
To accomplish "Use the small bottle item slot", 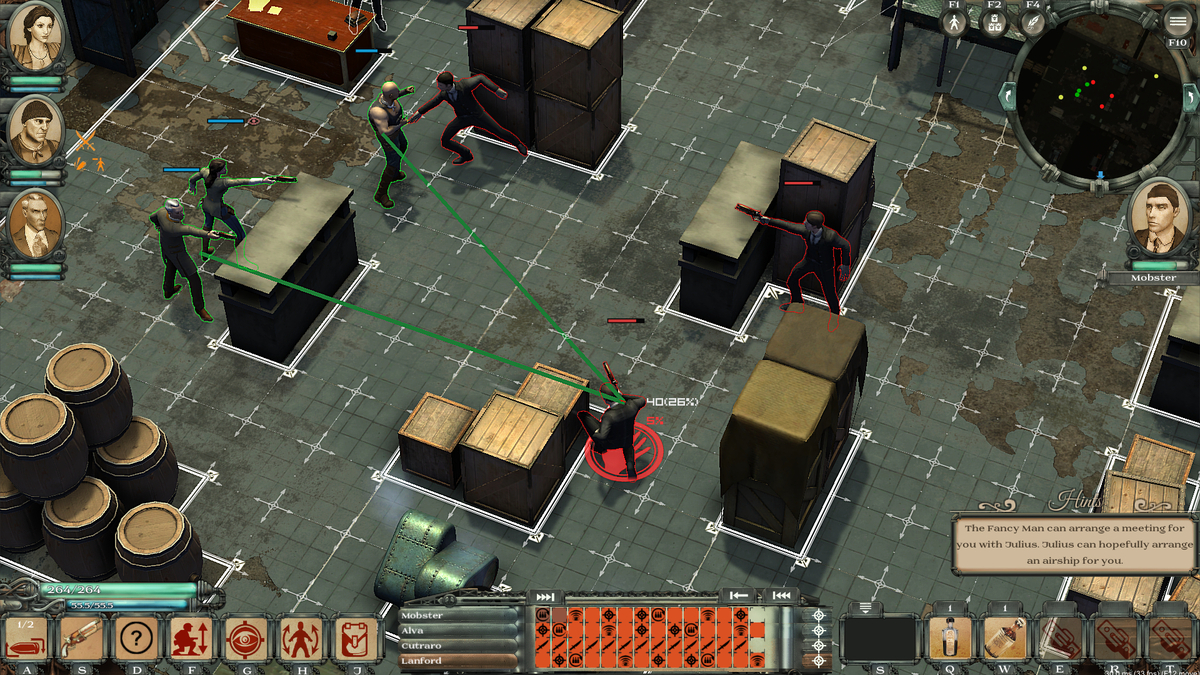I will pyautogui.click(x=951, y=637).
